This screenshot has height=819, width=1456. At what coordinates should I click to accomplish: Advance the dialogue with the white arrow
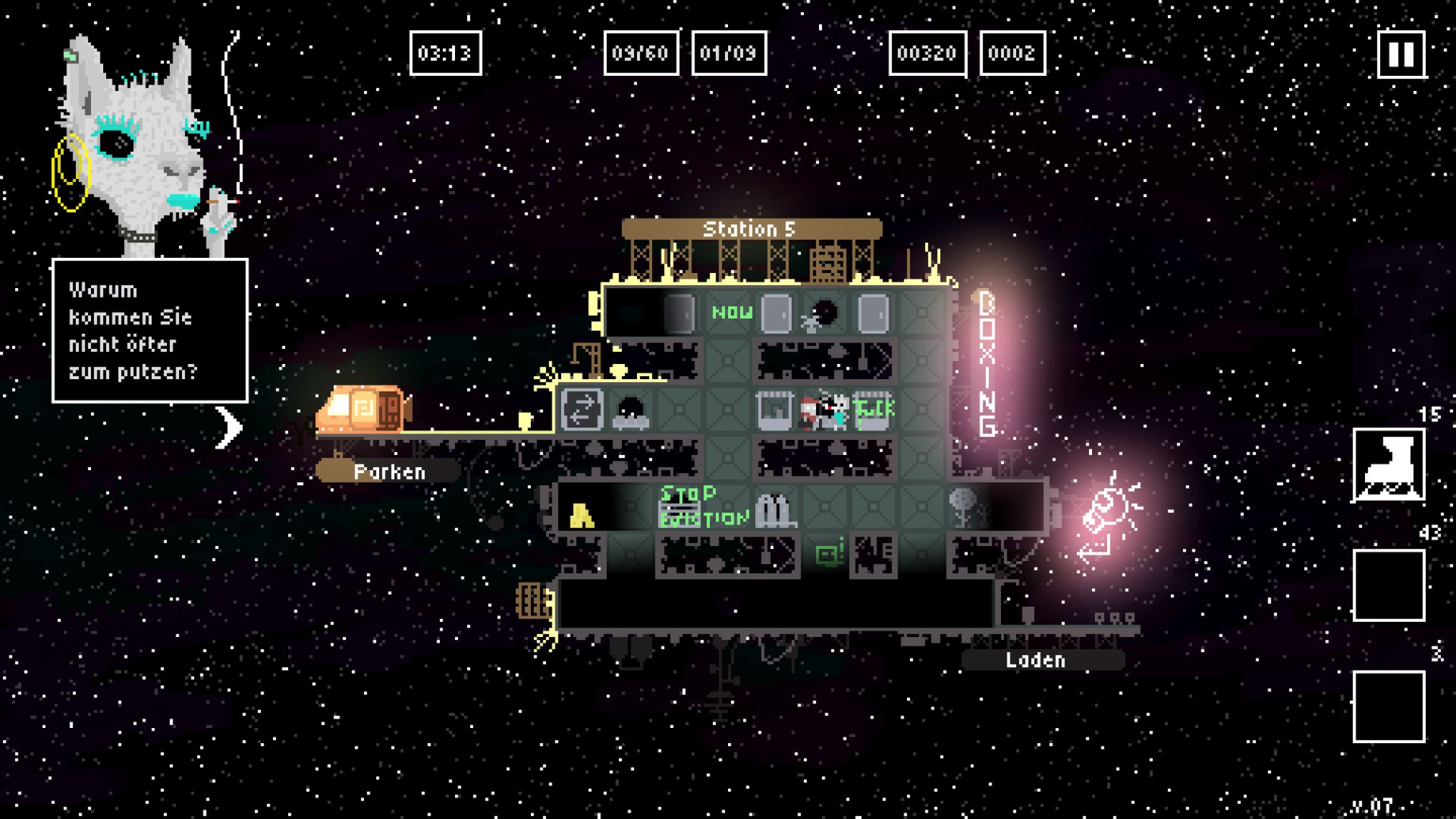point(228,428)
